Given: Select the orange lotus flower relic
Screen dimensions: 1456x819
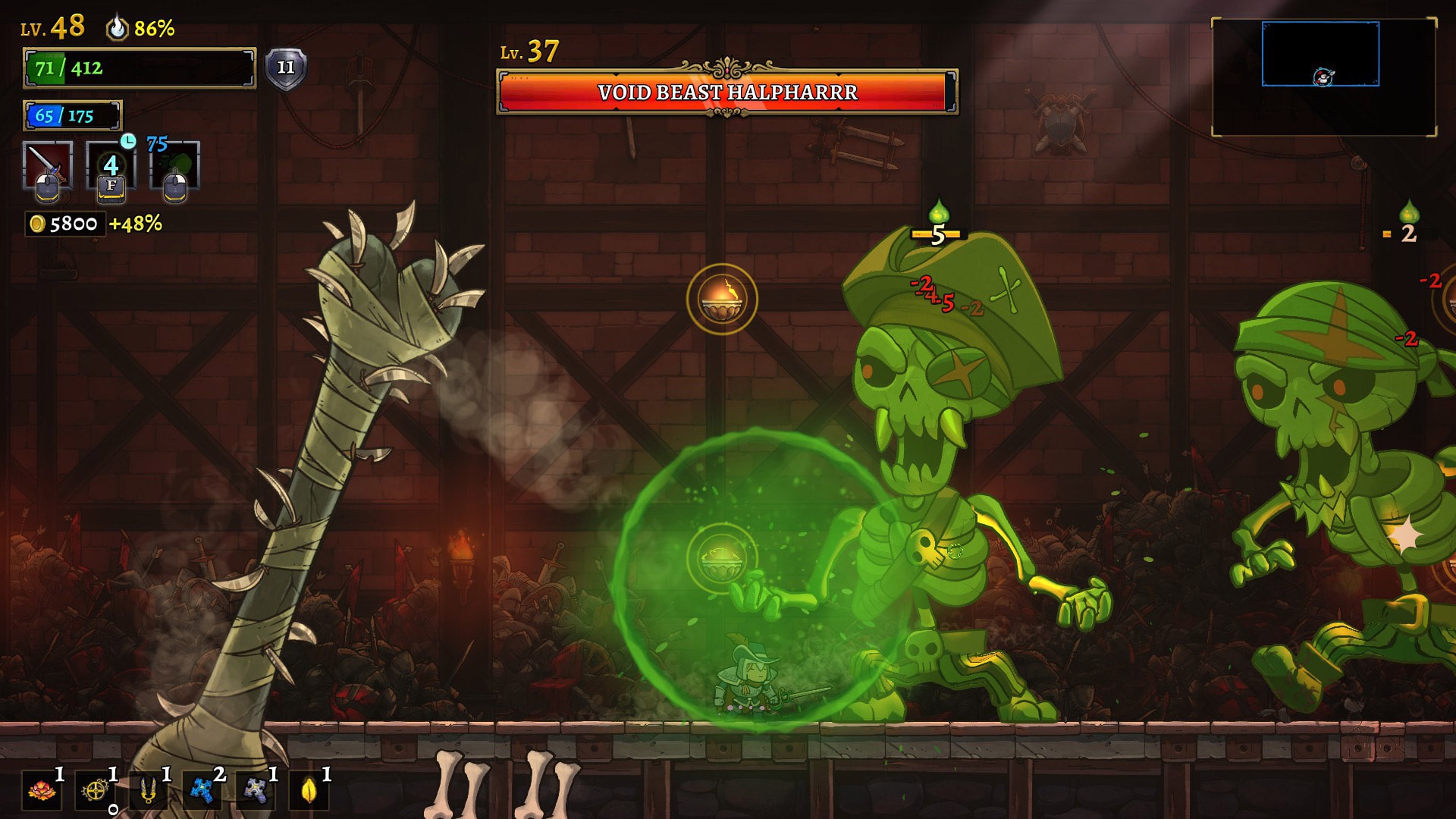Looking at the screenshot, I should pyautogui.click(x=42, y=791).
